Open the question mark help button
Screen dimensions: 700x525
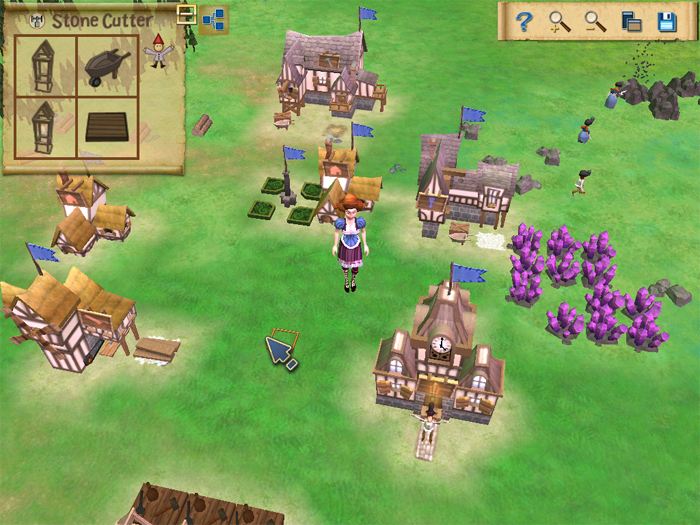click(523, 21)
